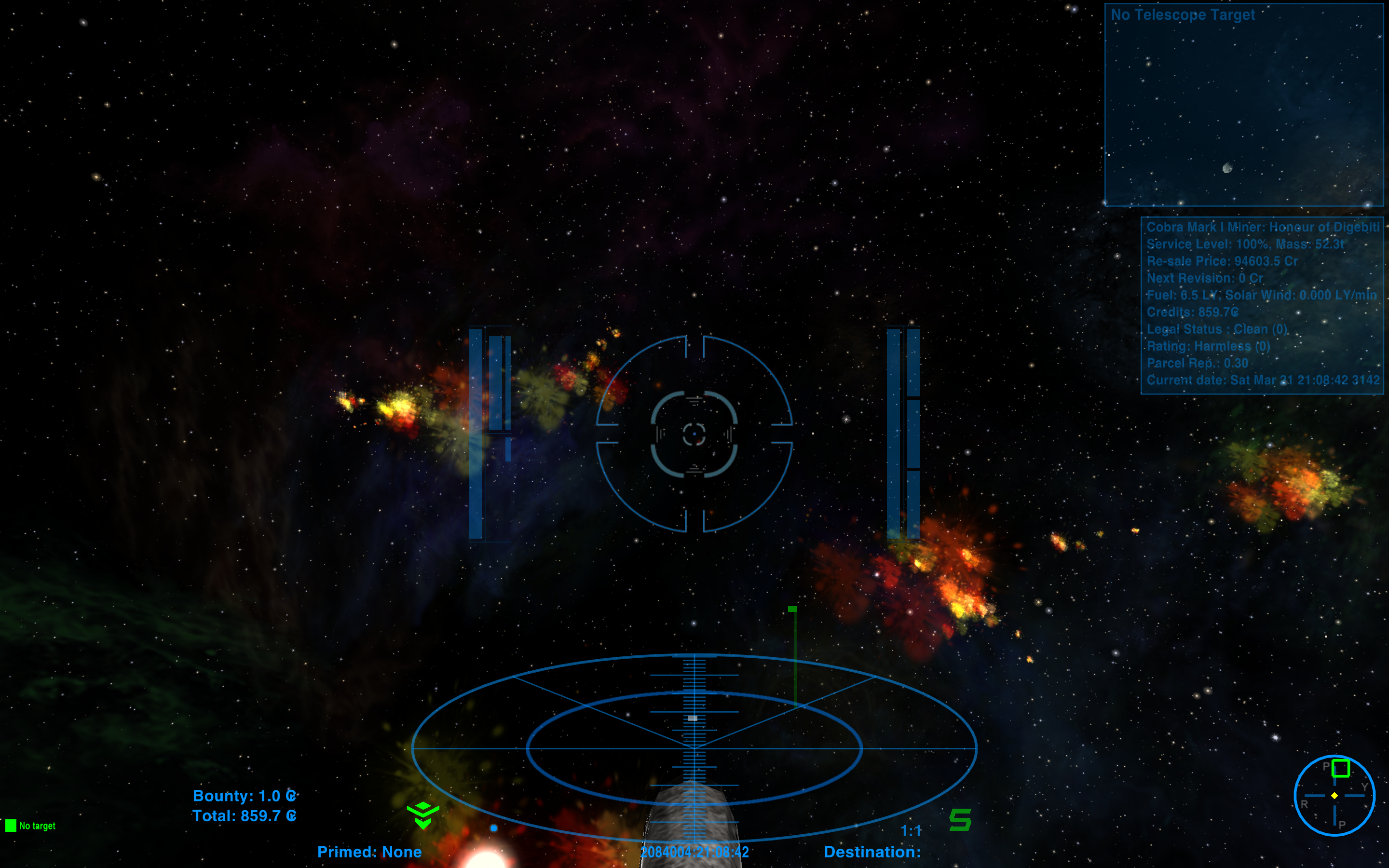This screenshot has height=868, width=1389.
Task: Click the green S status icon
Action: [960, 819]
